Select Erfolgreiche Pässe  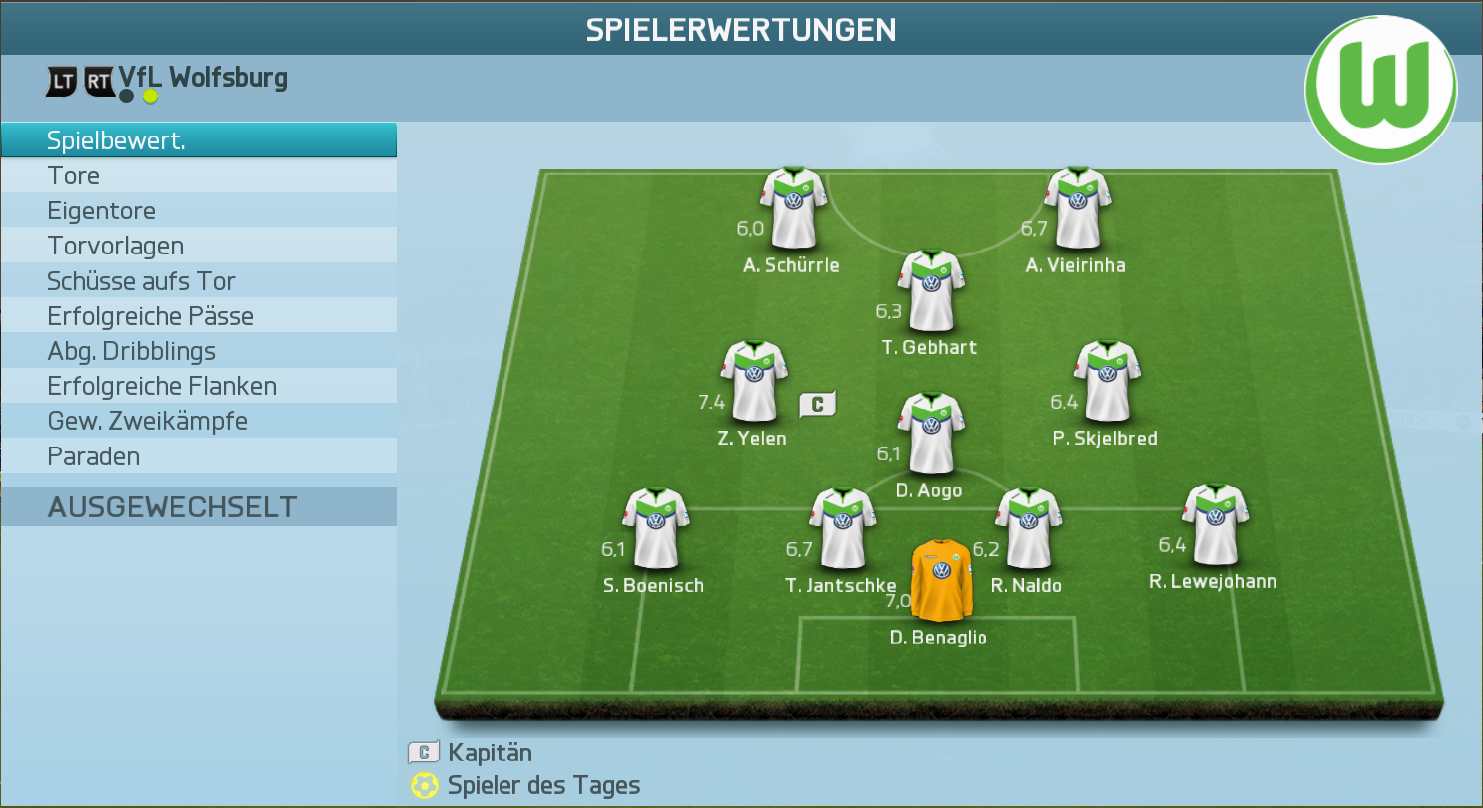pos(198,316)
